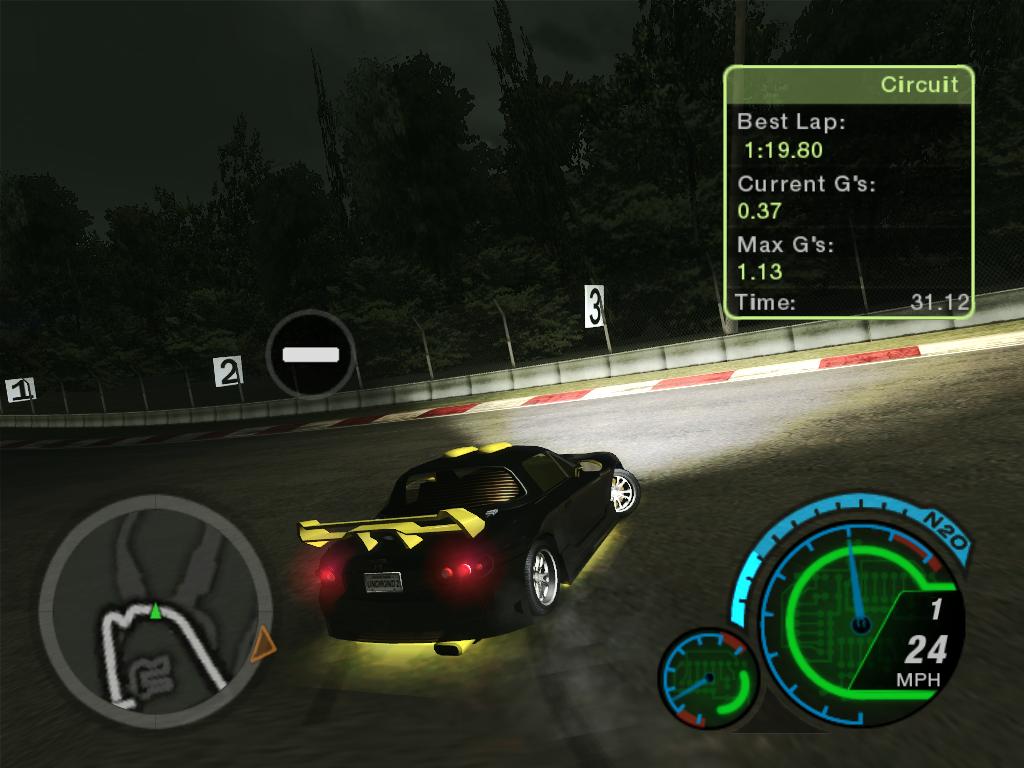Select the Circuit info panel header
Viewport: 1024px width, 768px height.
coord(848,85)
